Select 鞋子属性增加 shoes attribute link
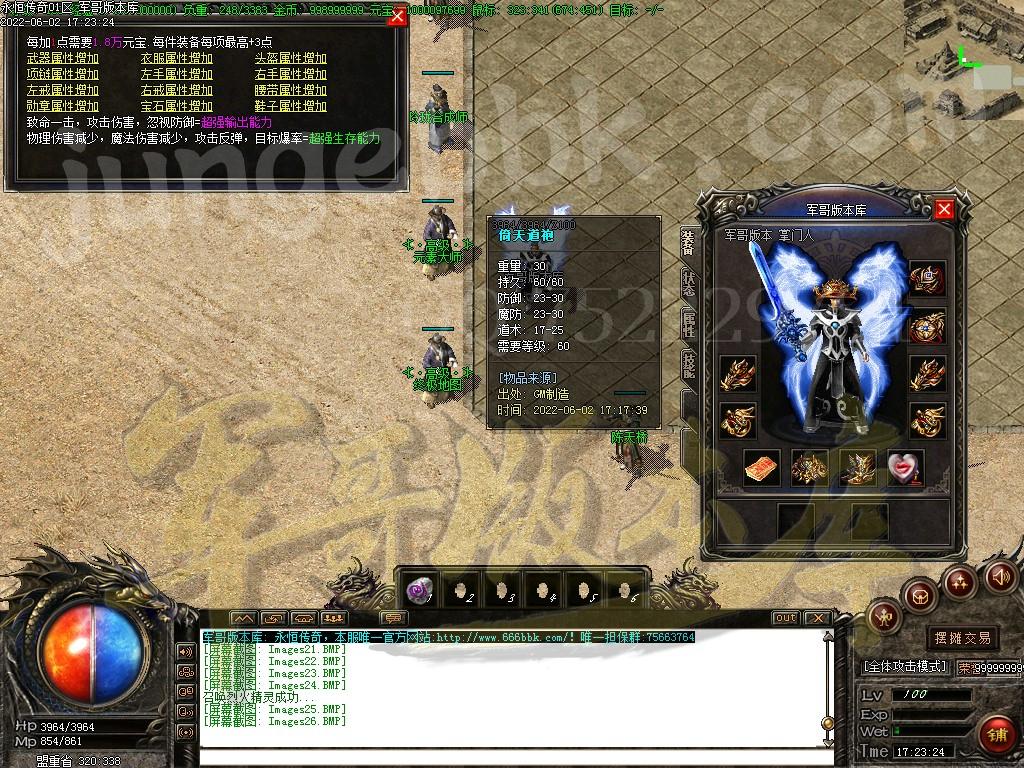The height and width of the screenshot is (768, 1024). pos(291,106)
